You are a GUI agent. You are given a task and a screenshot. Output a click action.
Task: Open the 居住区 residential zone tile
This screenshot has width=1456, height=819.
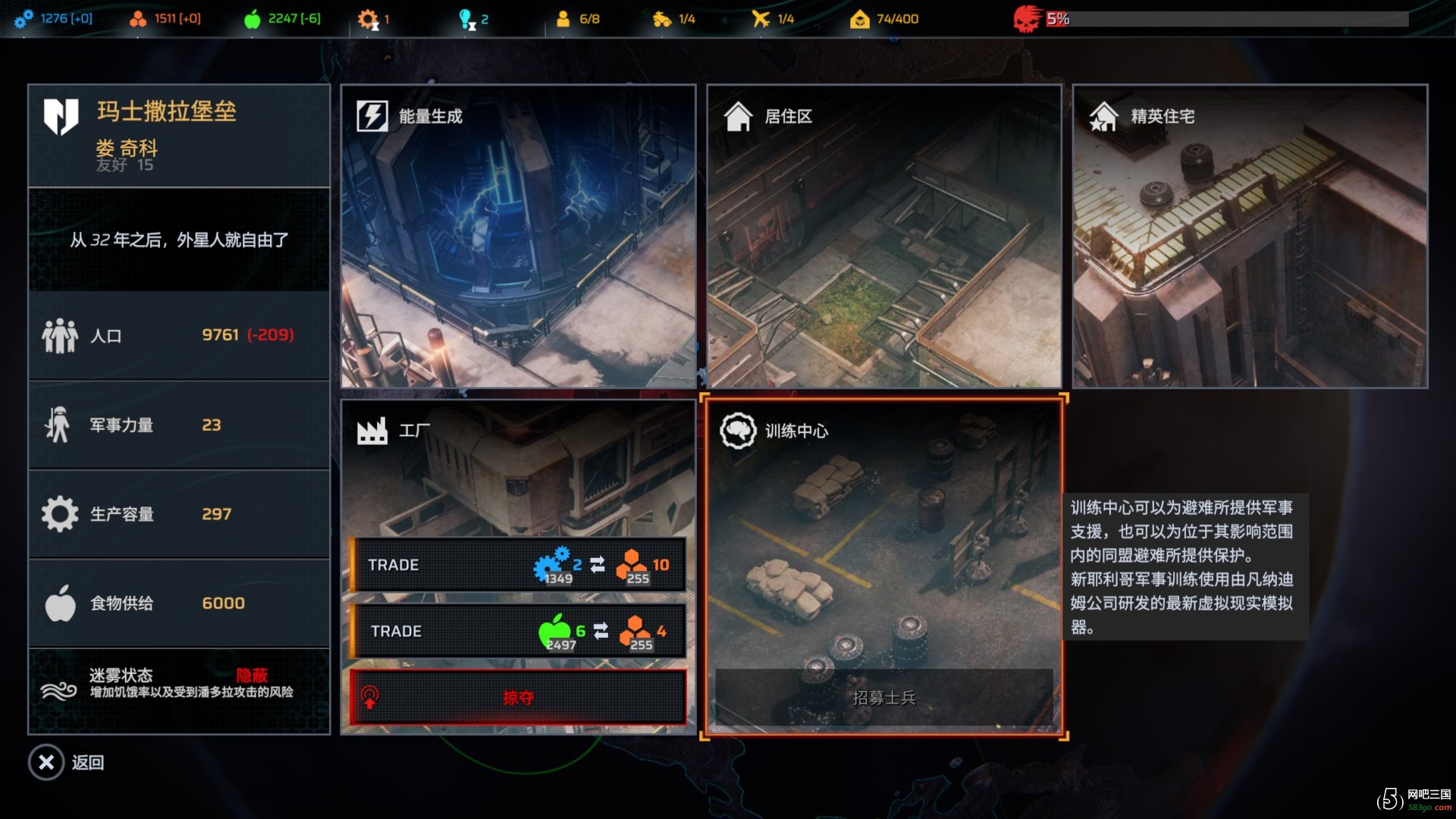pyautogui.click(x=883, y=237)
